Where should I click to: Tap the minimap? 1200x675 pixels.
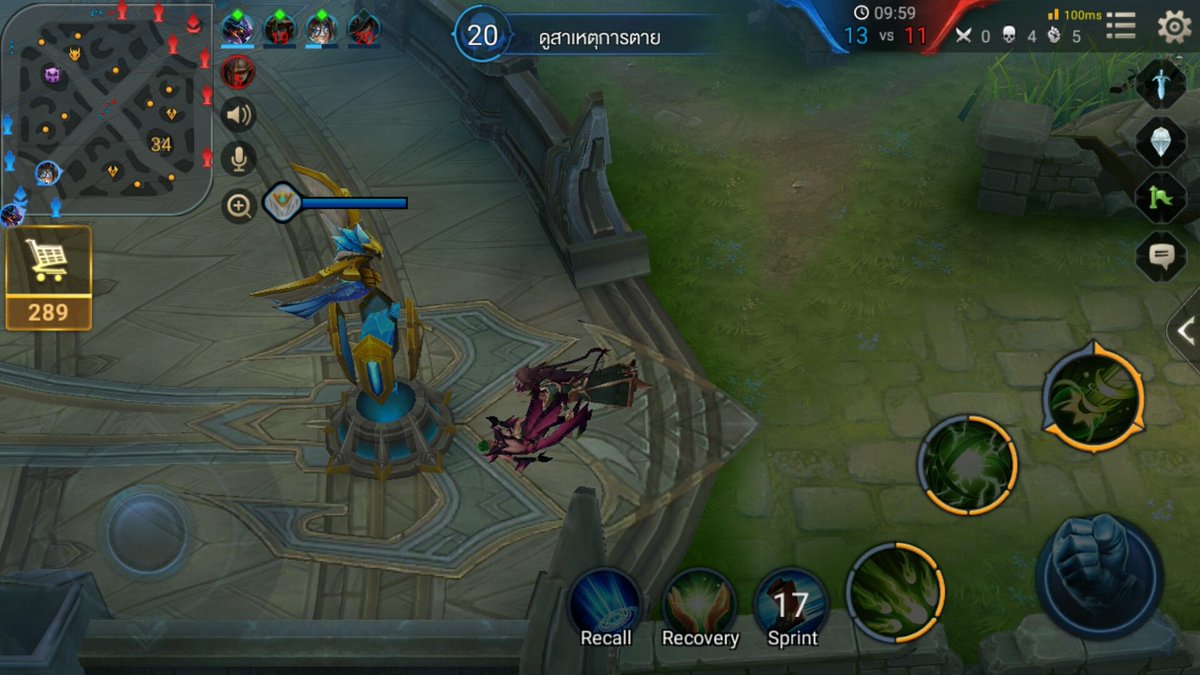tap(105, 108)
